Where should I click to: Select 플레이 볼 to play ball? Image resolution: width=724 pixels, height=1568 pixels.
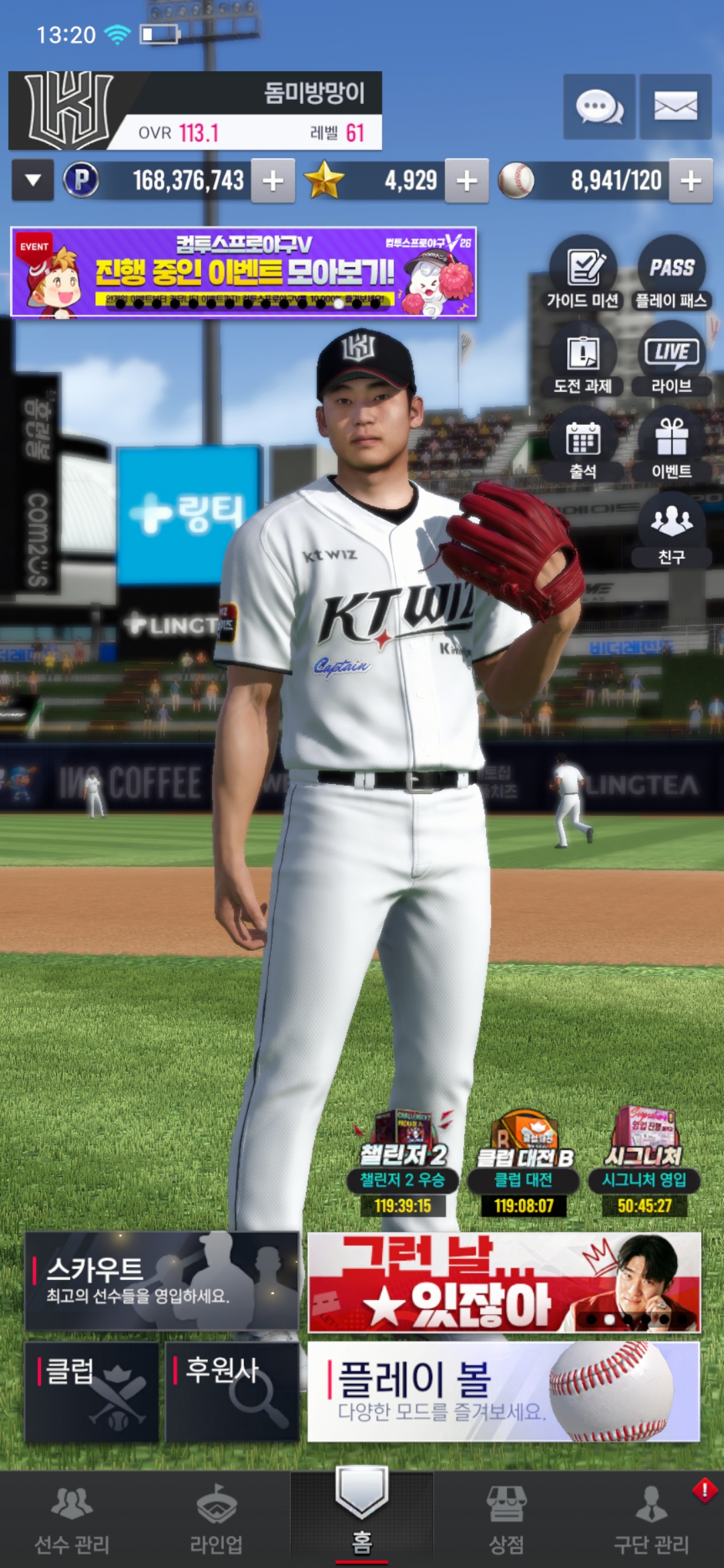[503, 1392]
